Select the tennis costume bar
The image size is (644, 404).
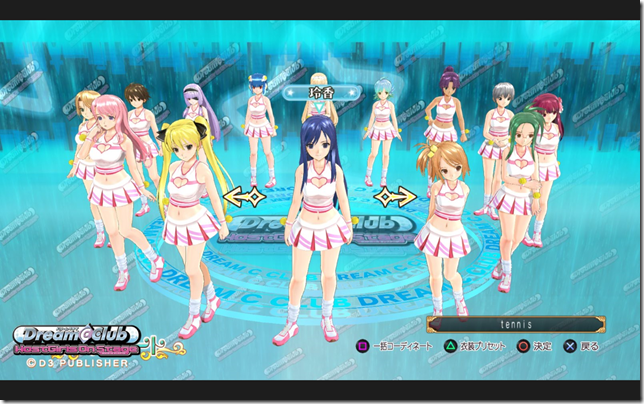pos(516,324)
